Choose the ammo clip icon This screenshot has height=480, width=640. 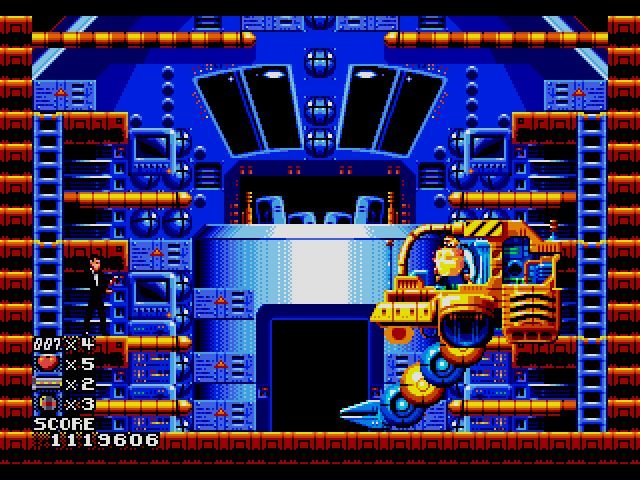(x=47, y=384)
